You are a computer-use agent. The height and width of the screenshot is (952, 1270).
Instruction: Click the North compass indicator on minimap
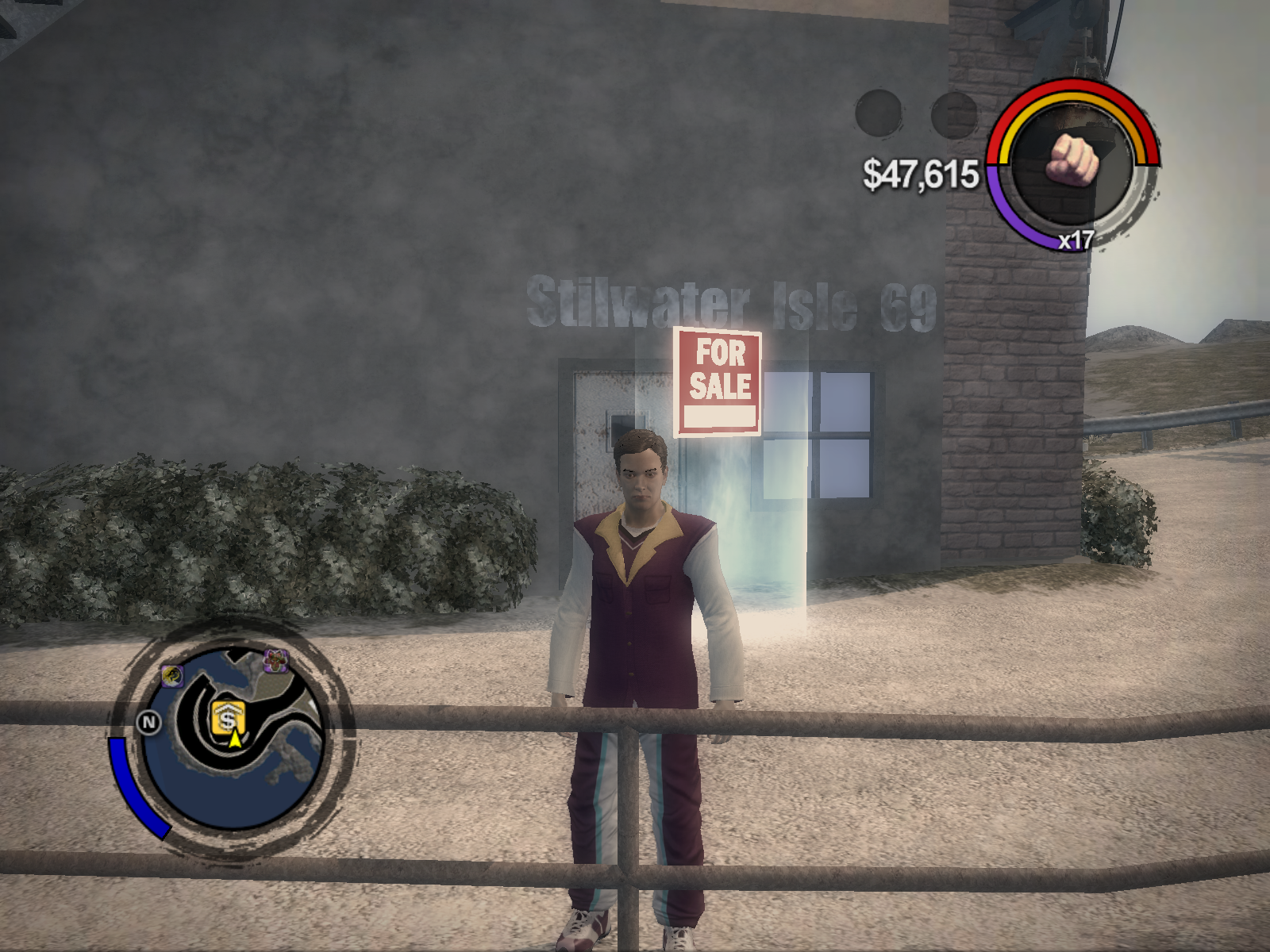point(148,722)
